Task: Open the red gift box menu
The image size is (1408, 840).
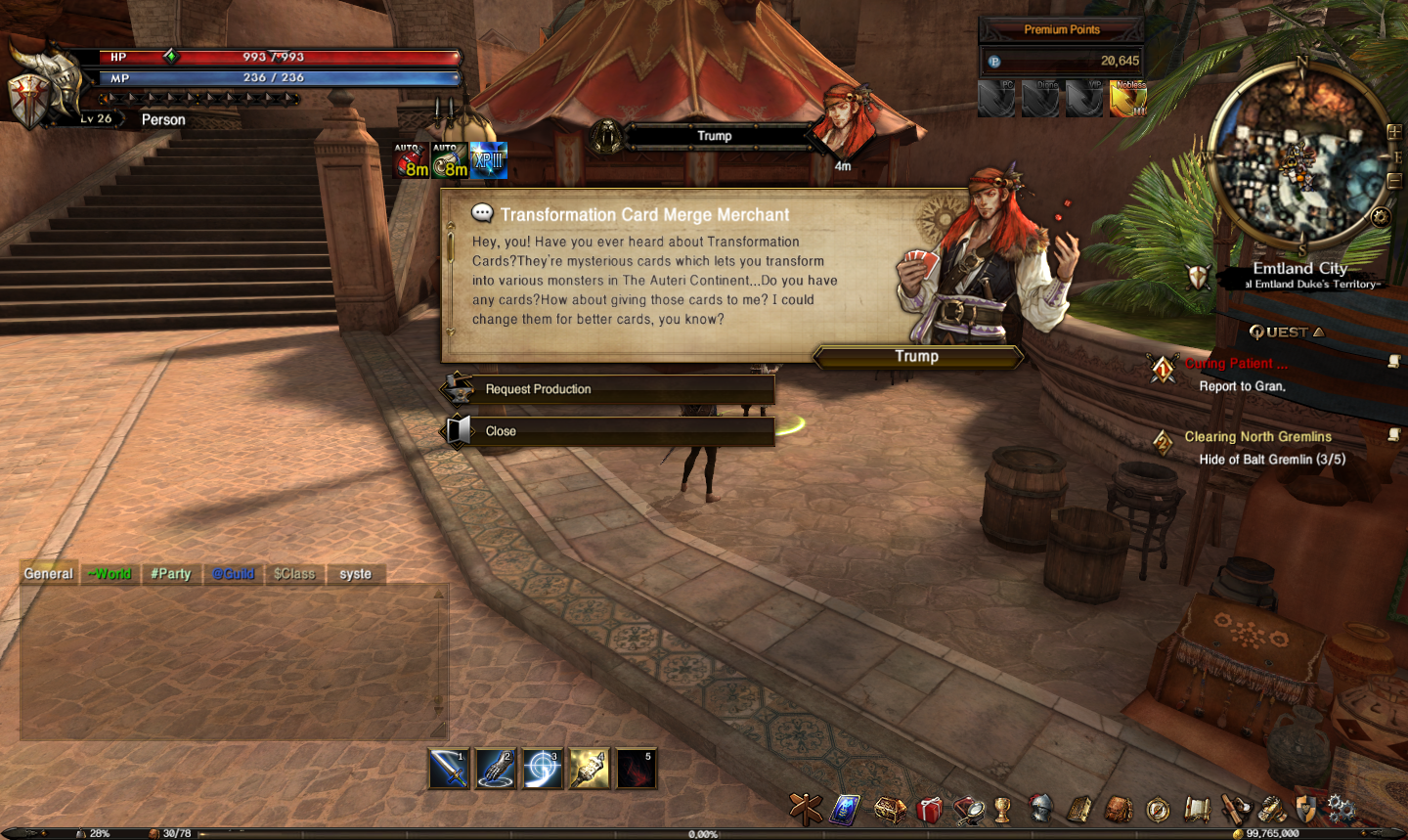Action: 929,810
